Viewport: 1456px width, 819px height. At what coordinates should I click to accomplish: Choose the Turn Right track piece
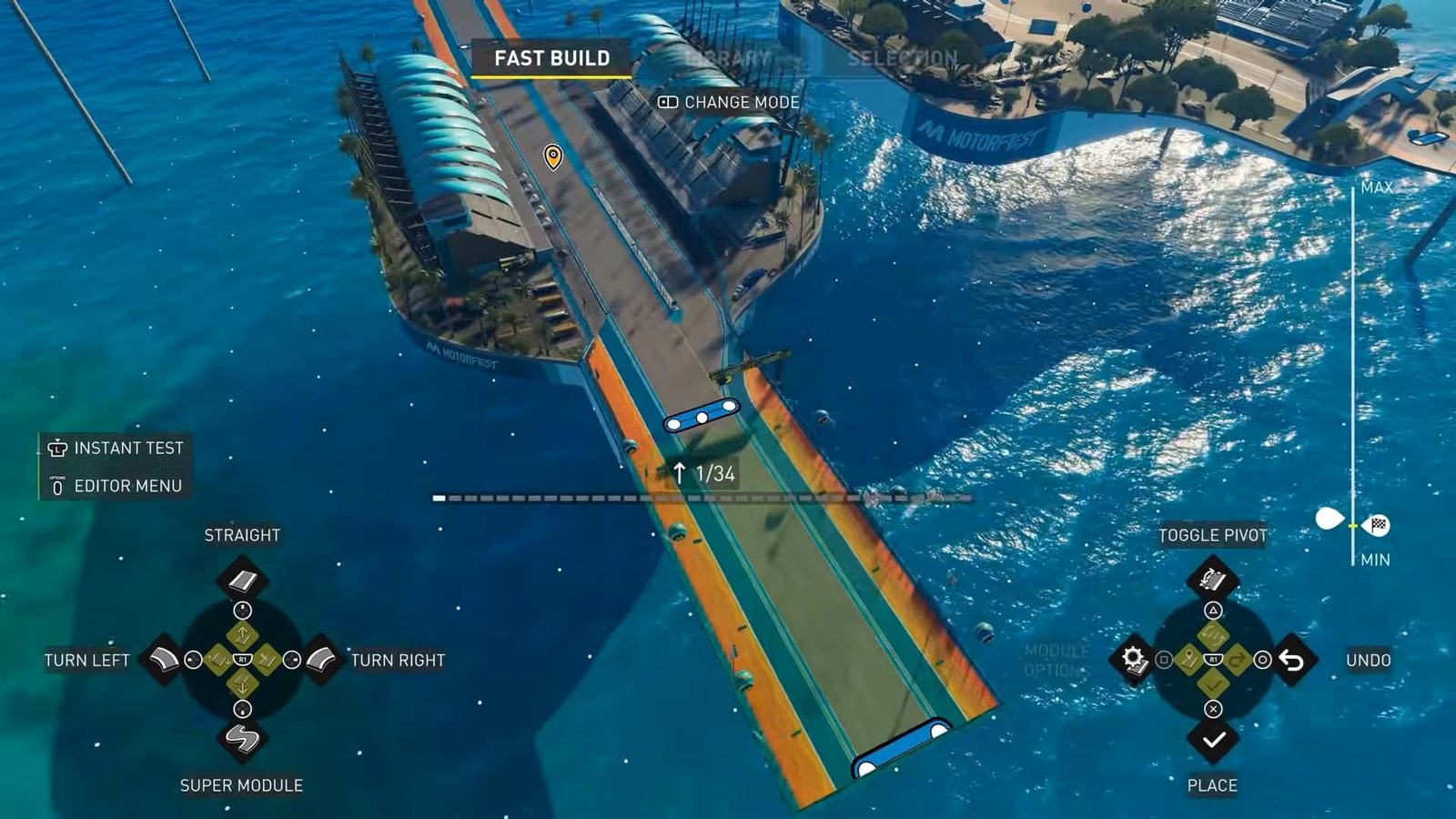click(321, 659)
